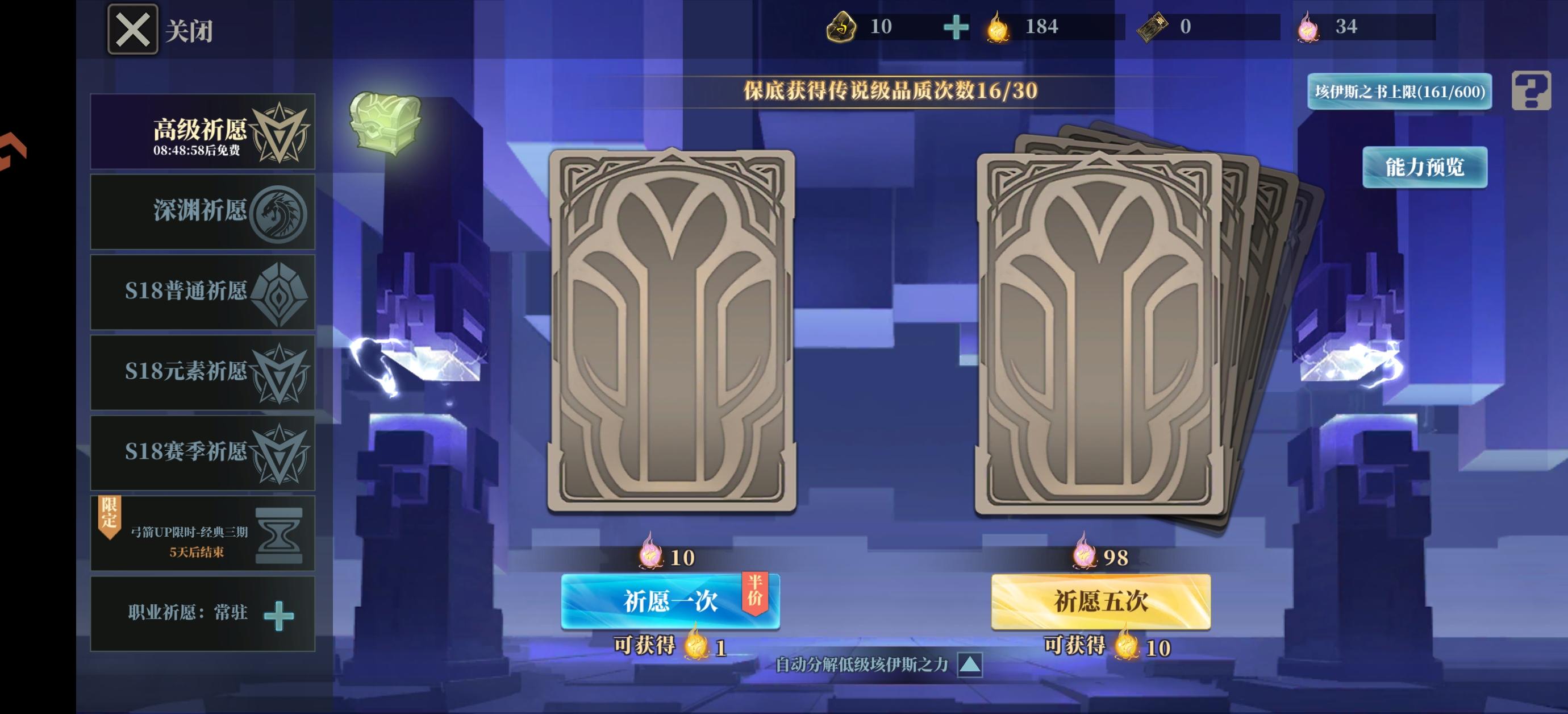1568x714 pixels.
Task: Click the plus to add currency
Action: point(957,27)
